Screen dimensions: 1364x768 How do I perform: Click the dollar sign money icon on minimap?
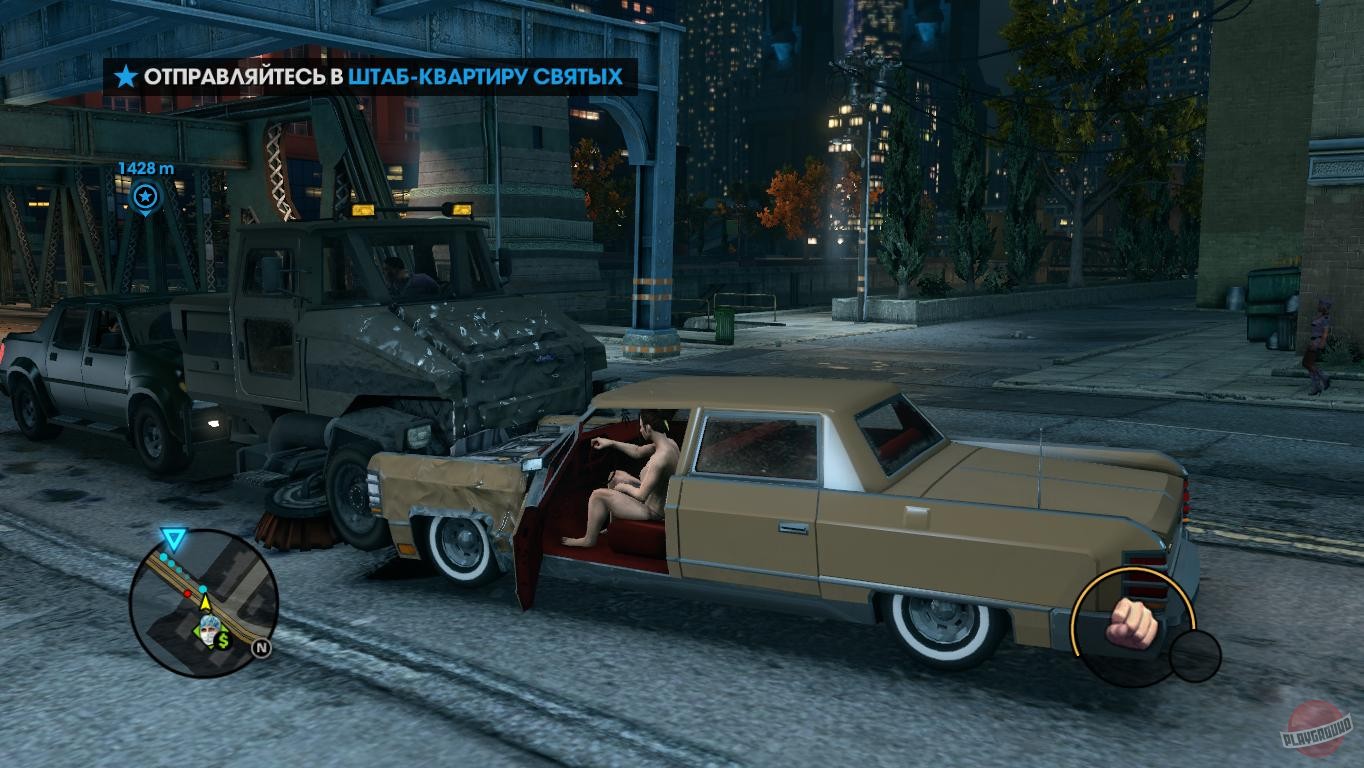[222, 640]
